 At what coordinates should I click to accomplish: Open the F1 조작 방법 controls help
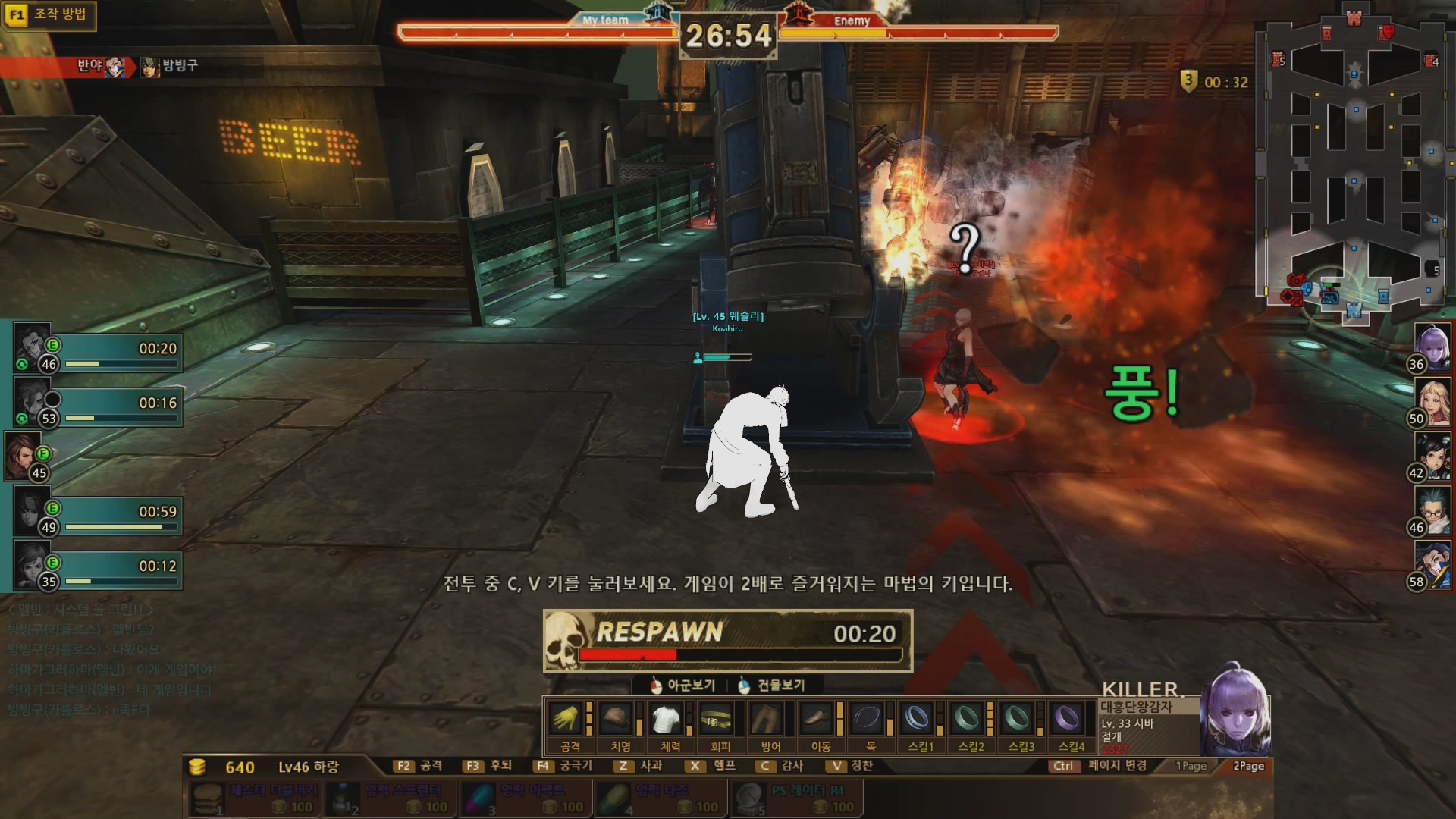49,14
